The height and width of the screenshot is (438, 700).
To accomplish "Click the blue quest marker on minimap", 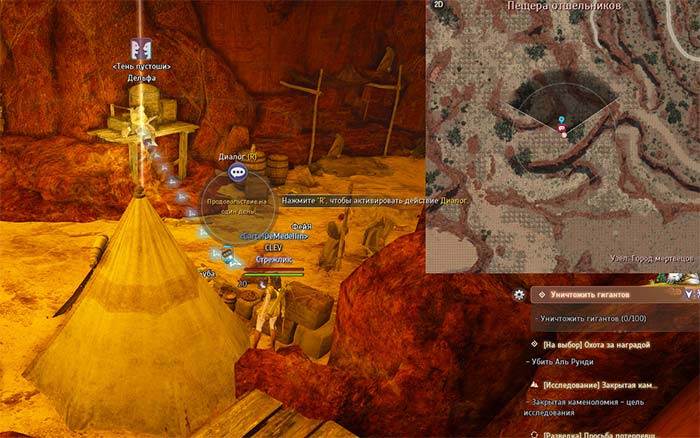I will point(561,121).
